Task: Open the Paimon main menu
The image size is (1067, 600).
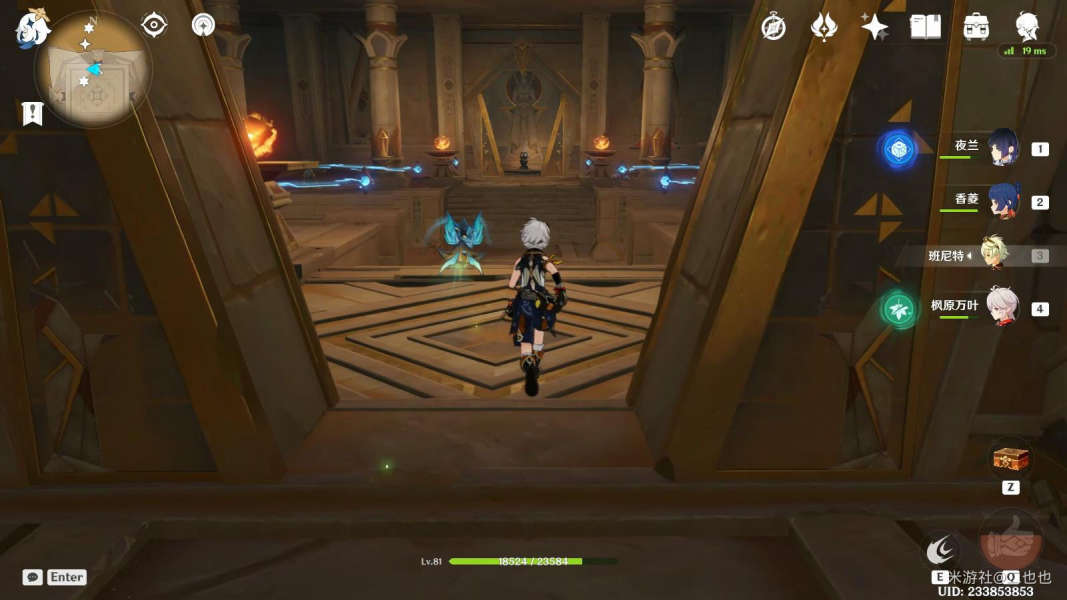Action: tap(32, 28)
